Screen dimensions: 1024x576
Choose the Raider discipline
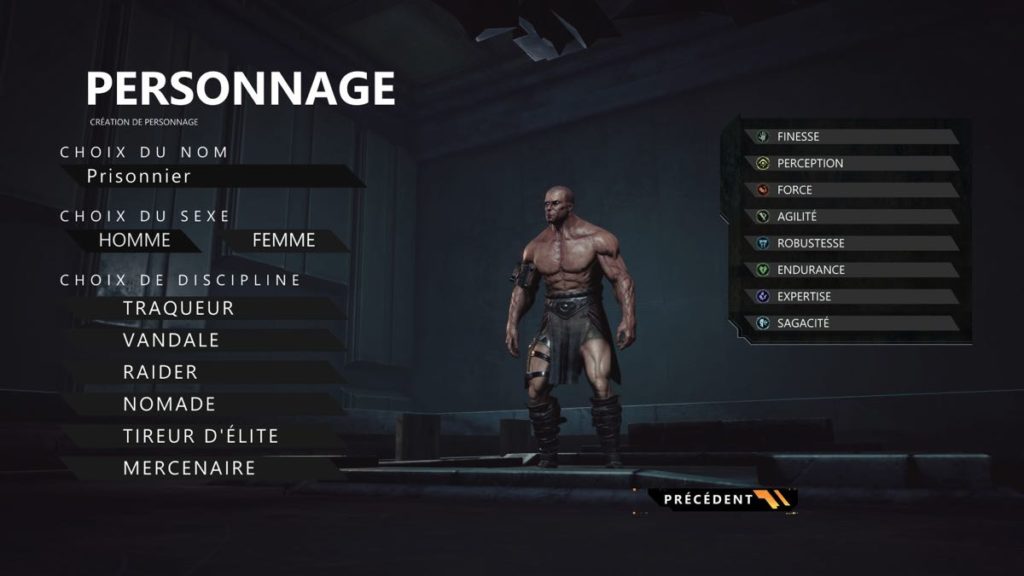coord(161,372)
